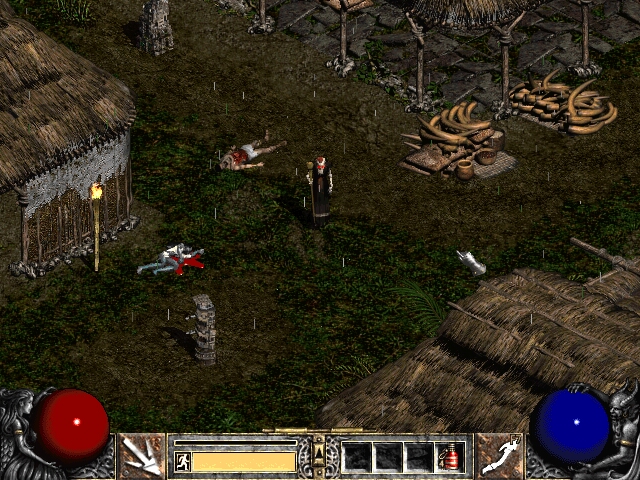Image resolution: width=640 pixels, height=480 pixels.
Task: Toggle the run/walk button
Action: 182,461
